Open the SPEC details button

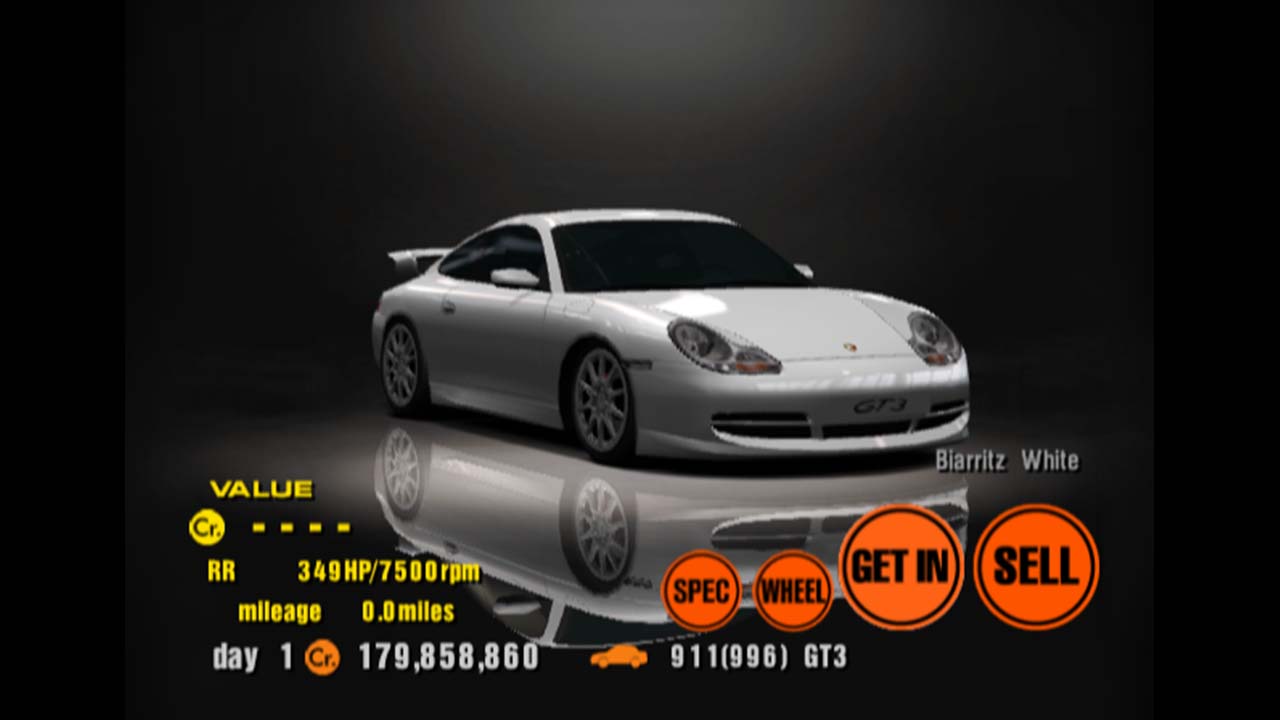pos(701,590)
